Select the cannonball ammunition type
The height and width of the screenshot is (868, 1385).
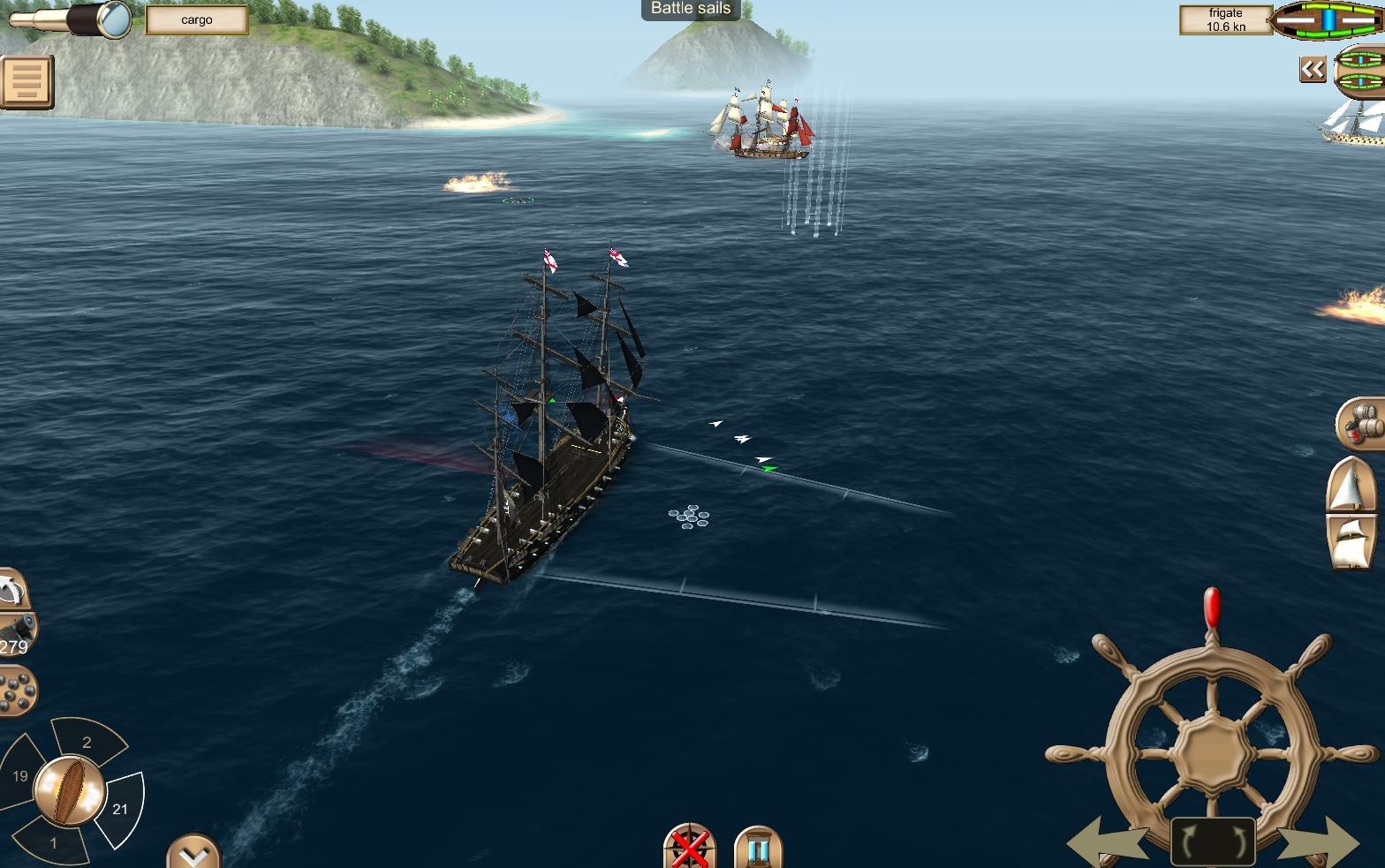pyautogui.click(x=16, y=691)
